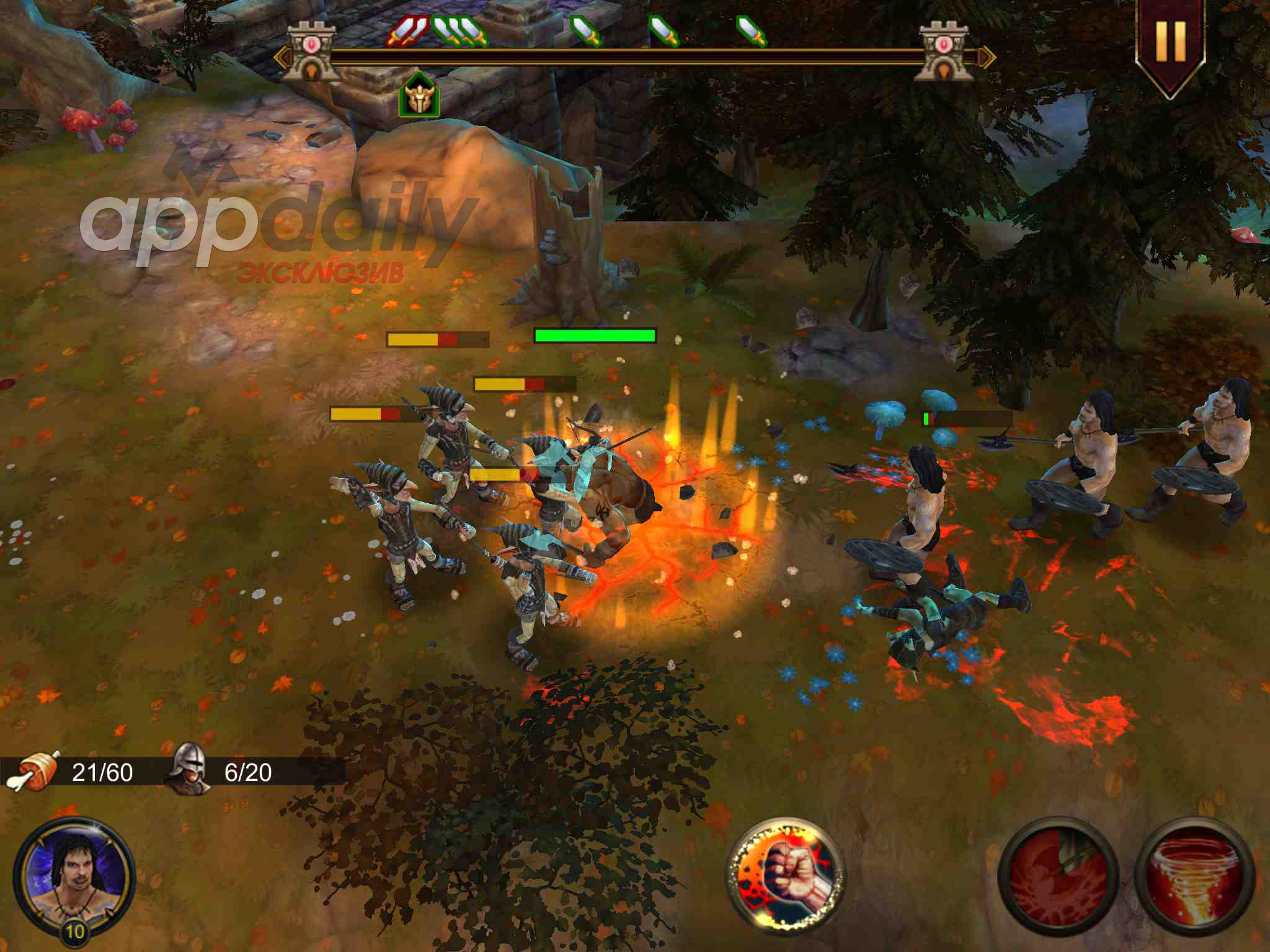This screenshot has height=952, width=1270.
Task: Click the red crossed swords marker
Action: click(407, 30)
